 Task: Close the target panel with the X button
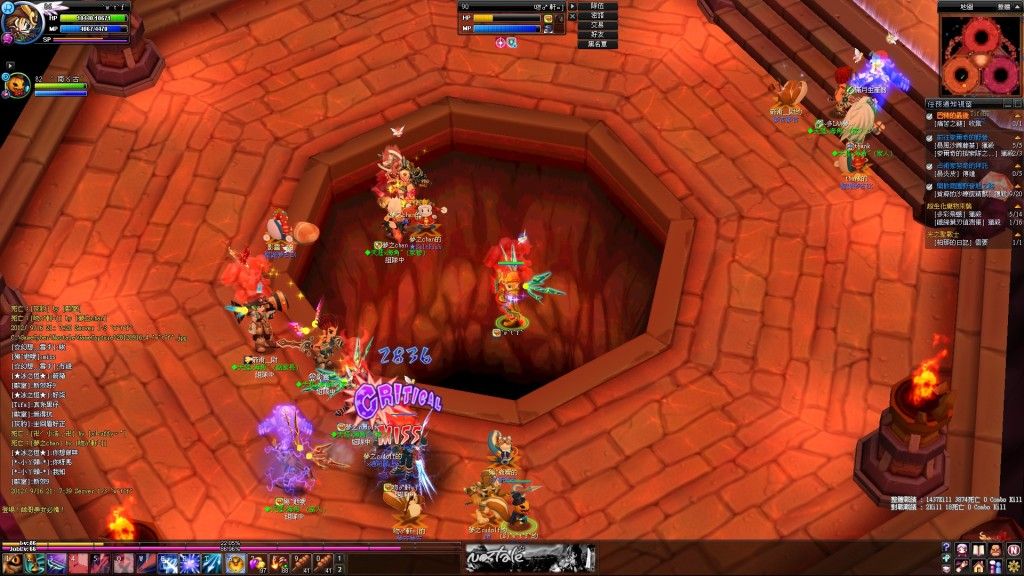tap(573, 16)
